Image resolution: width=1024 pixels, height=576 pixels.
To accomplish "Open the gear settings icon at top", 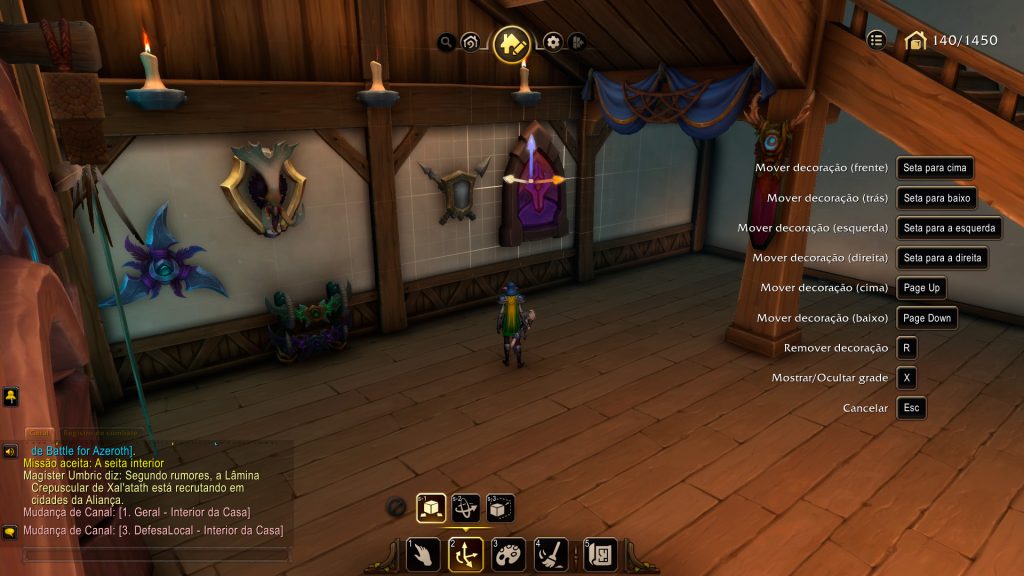I will pyautogui.click(x=553, y=42).
